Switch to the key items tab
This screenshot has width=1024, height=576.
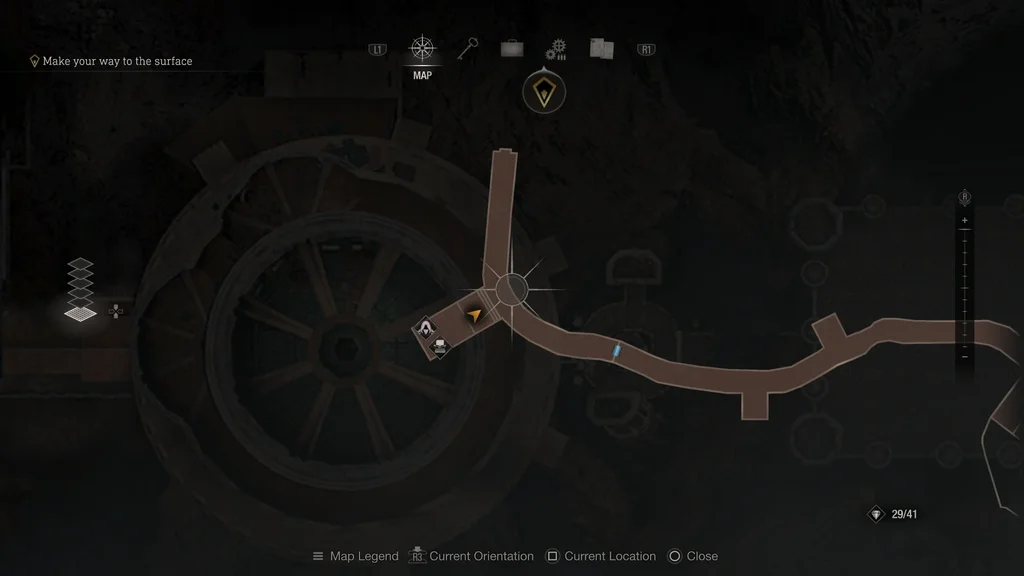click(469, 49)
